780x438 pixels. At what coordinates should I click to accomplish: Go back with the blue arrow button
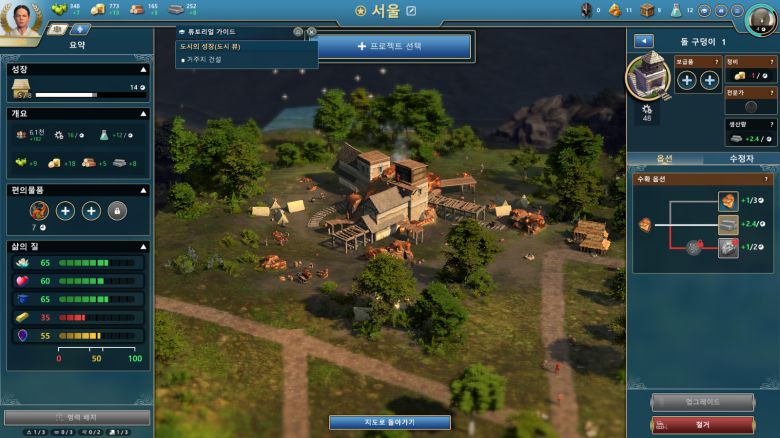643,41
